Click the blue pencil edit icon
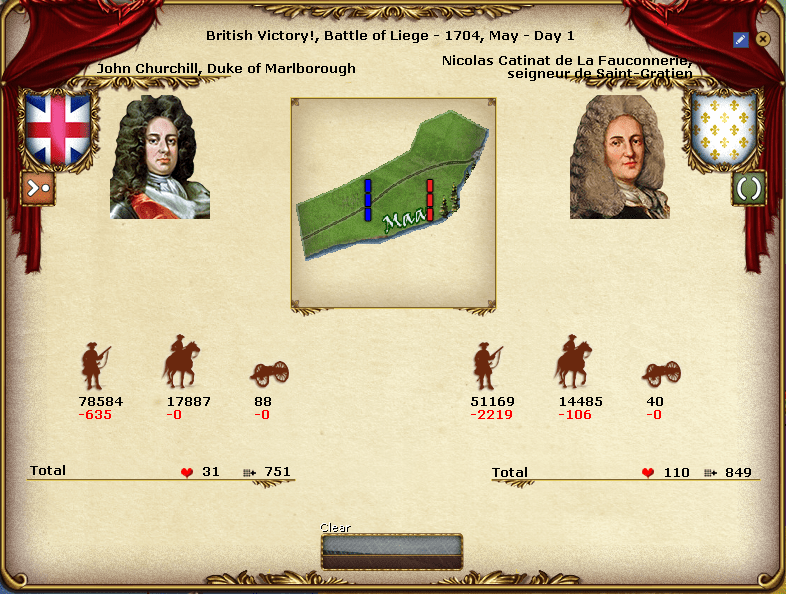786x594 pixels. 741,40
